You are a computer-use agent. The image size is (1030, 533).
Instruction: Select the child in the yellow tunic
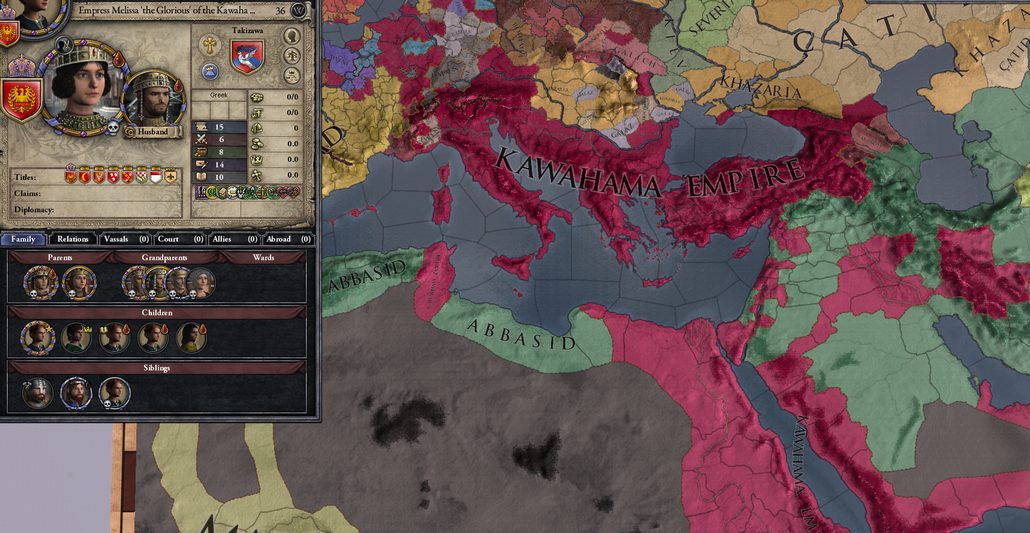[191, 337]
